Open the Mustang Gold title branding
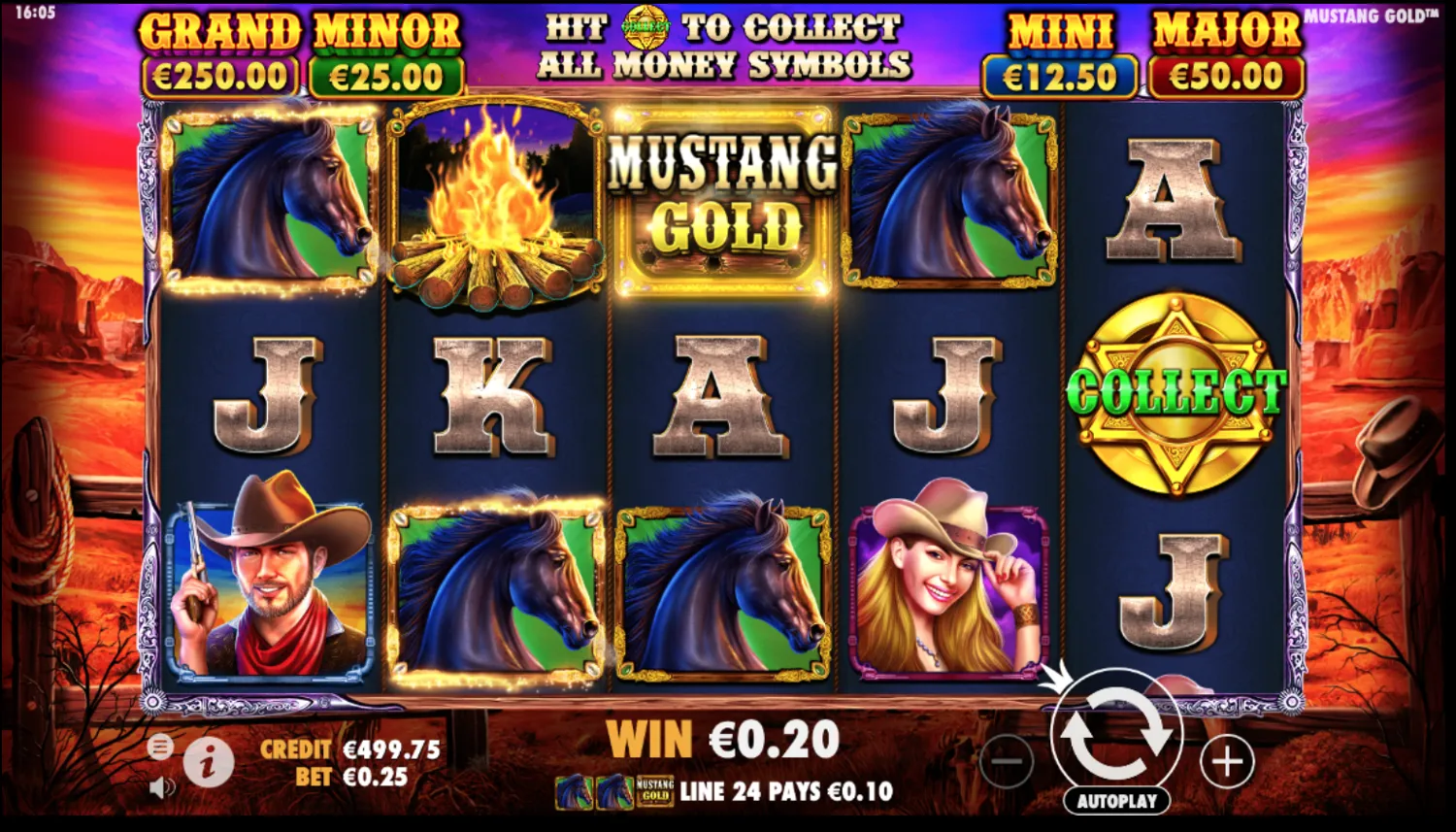This screenshot has width=1456, height=832. (1370, 13)
